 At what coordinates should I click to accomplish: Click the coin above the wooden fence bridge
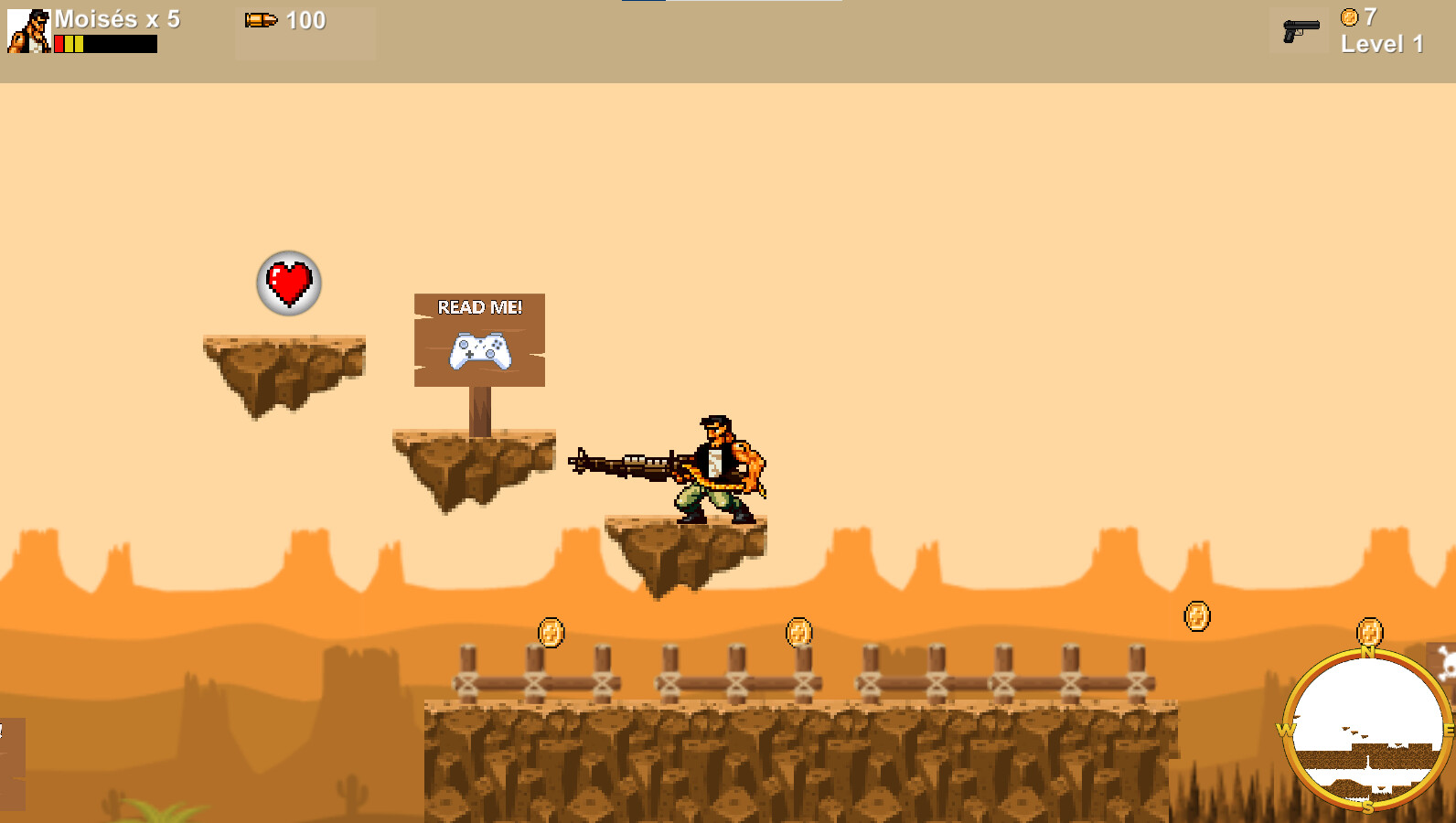click(x=798, y=631)
